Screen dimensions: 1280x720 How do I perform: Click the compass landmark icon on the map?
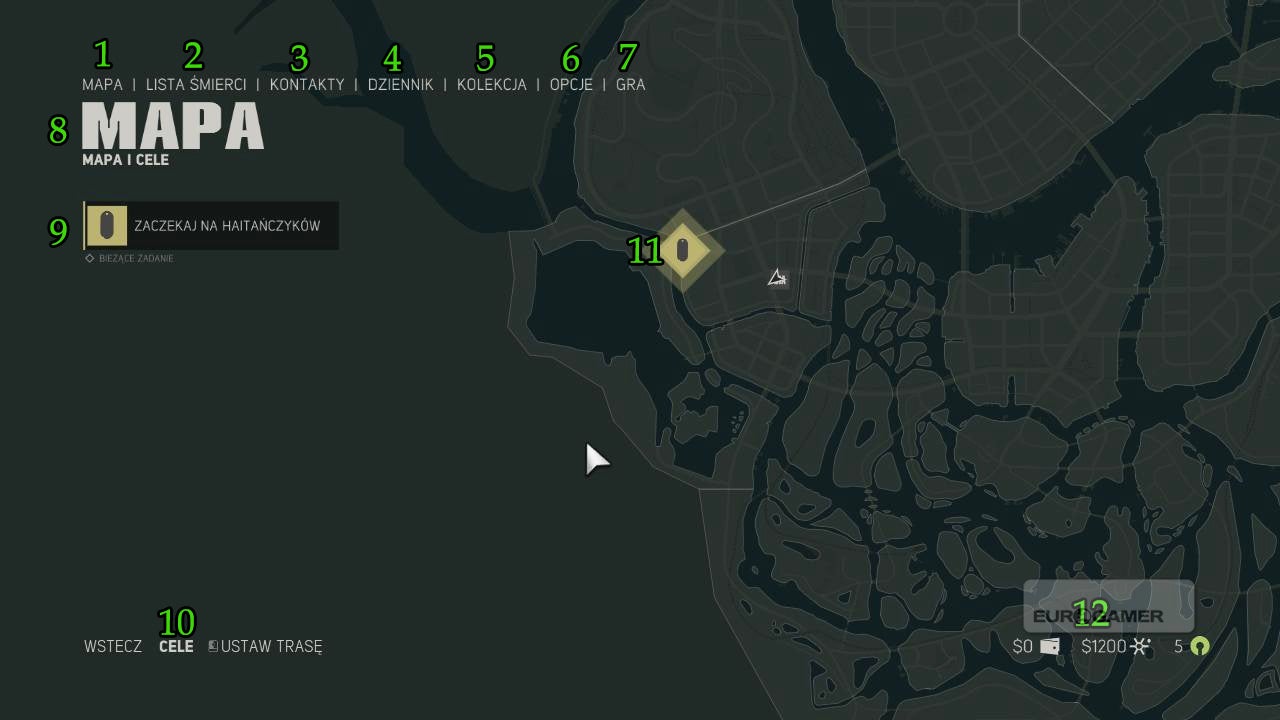[x=777, y=279]
